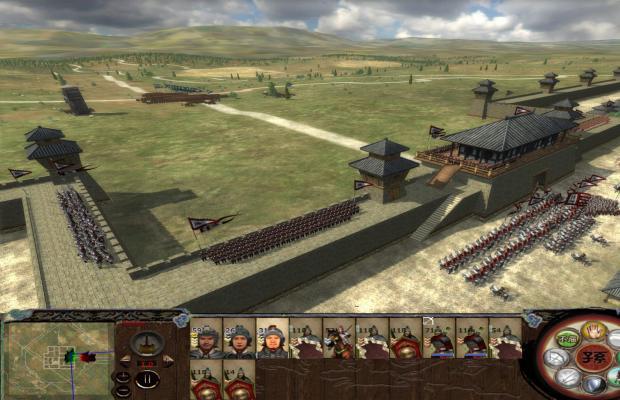Activate the yellow hand halt button

pyautogui.click(x=592, y=329)
